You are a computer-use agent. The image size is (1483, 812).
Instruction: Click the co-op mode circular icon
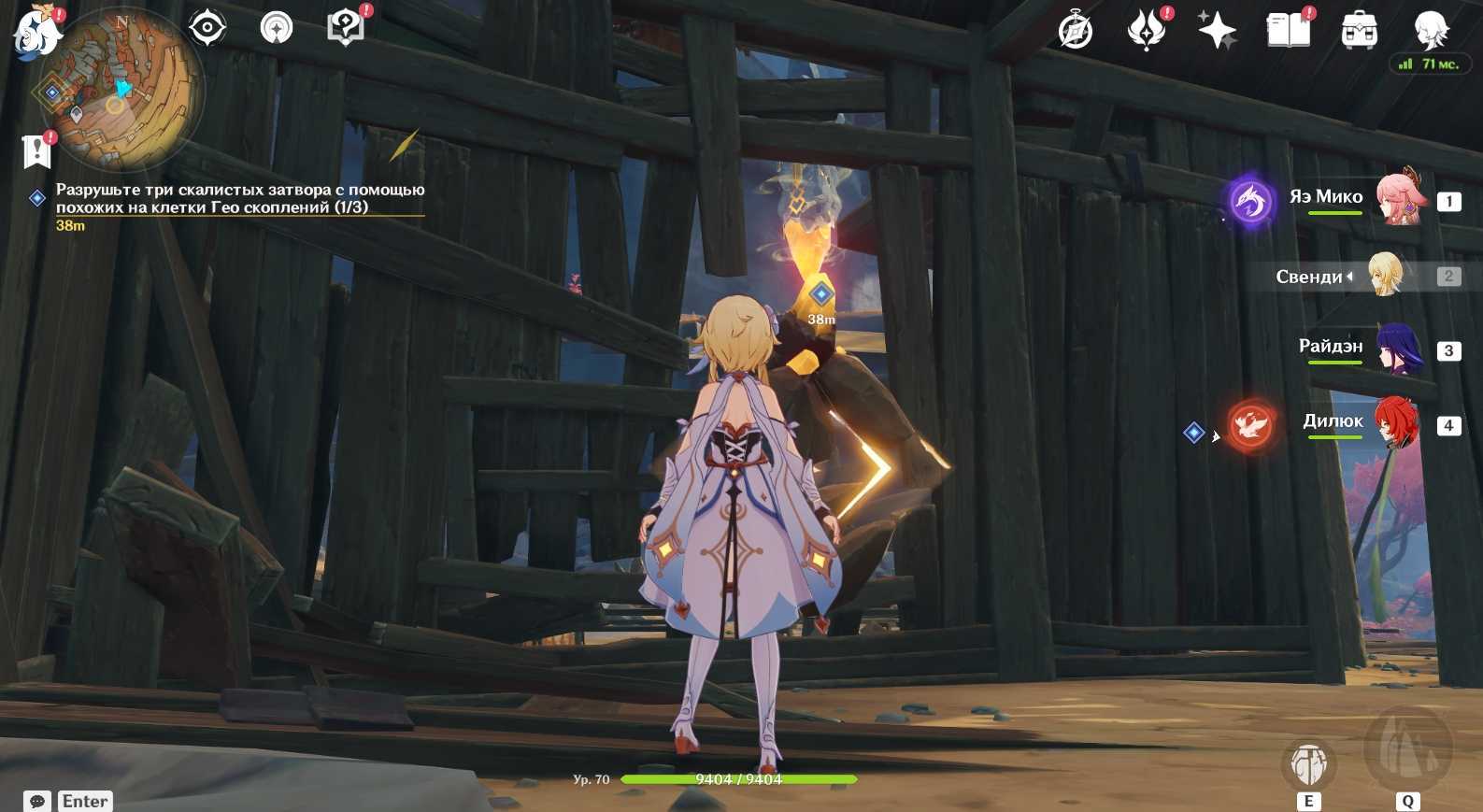(x=276, y=27)
